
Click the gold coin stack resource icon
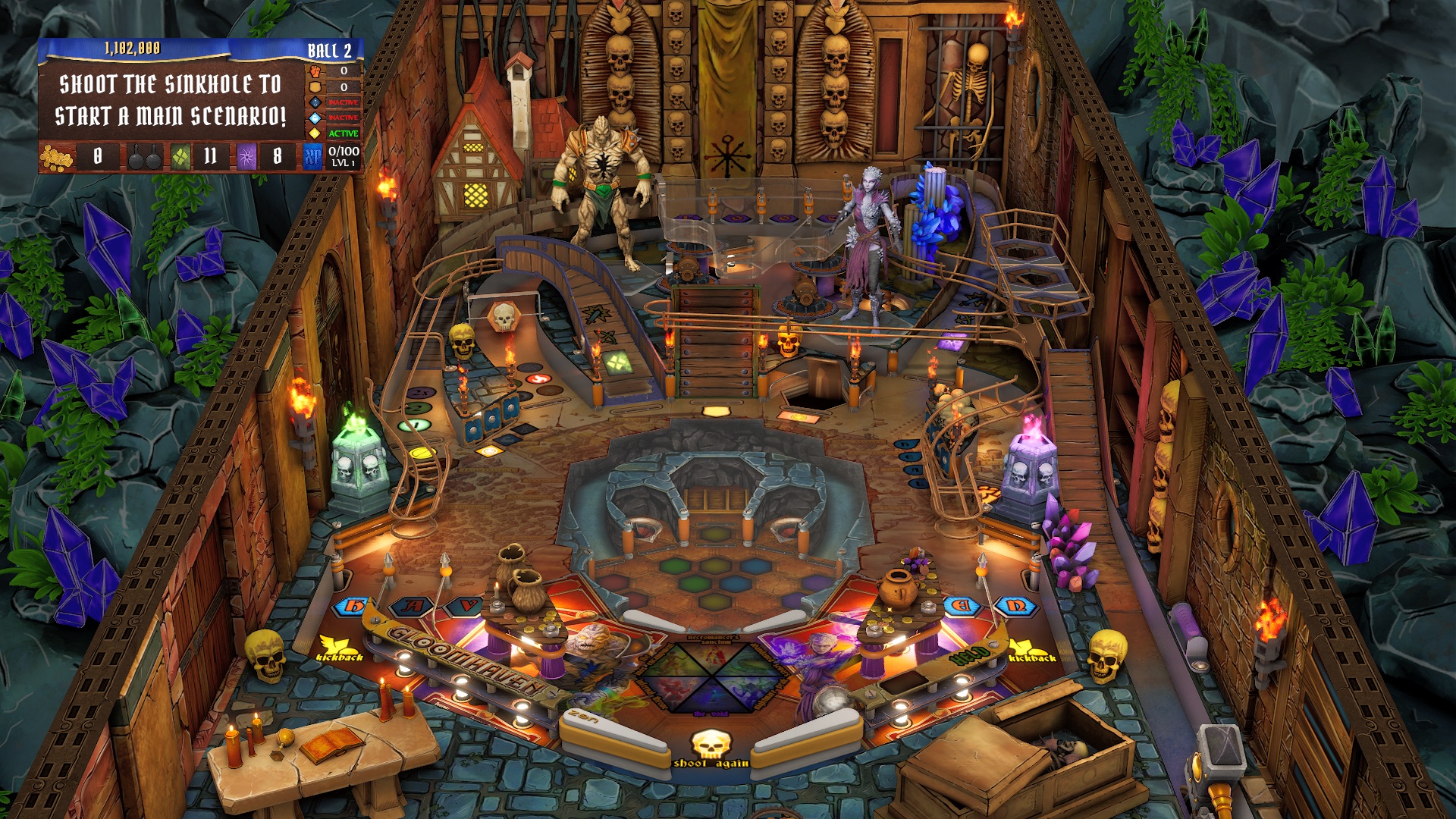pyautogui.click(x=55, y=158)
